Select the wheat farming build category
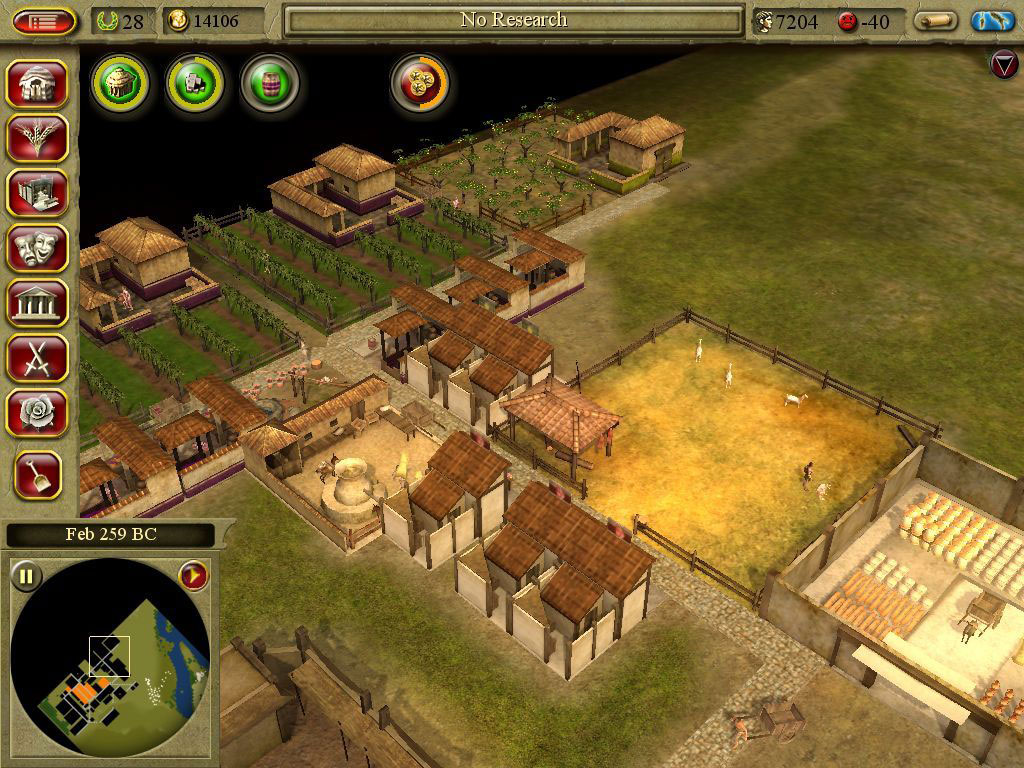This screenshot has width=1024, height=768. 39,138
